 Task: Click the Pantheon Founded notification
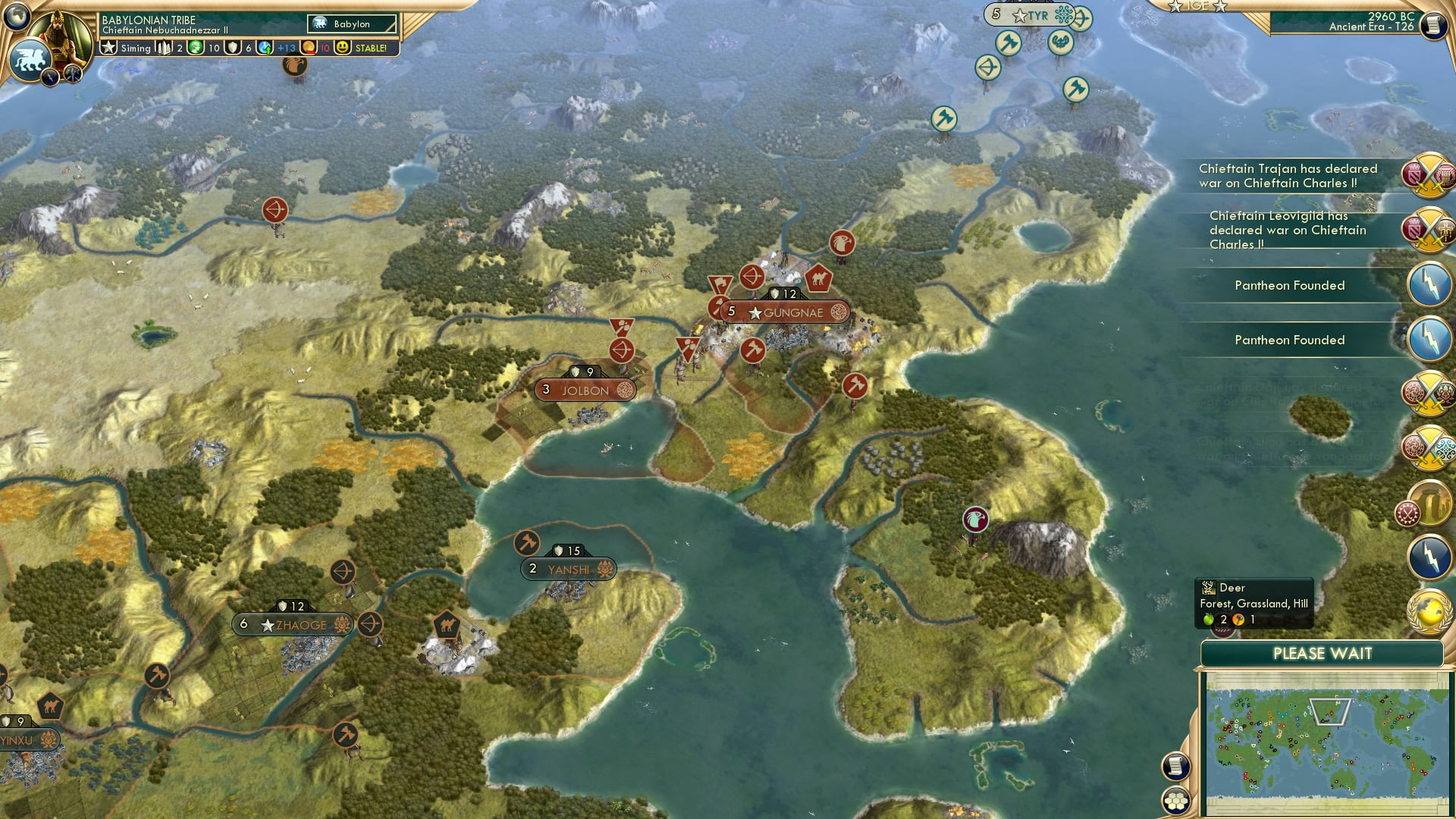pyautogui.click(x=1289, y=285)
